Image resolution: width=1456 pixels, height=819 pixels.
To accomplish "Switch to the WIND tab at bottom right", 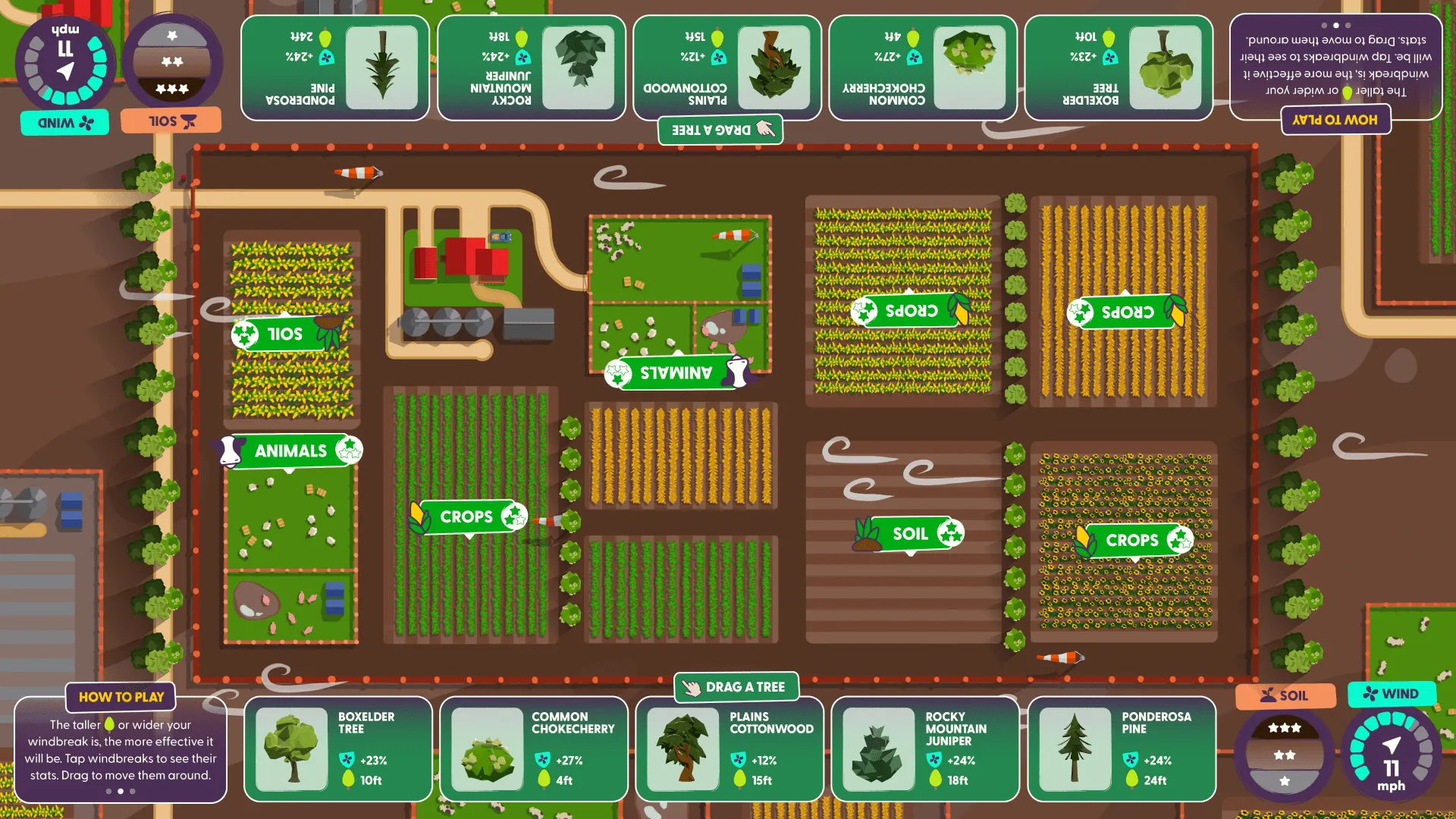I will click(x=1392, y=694).
